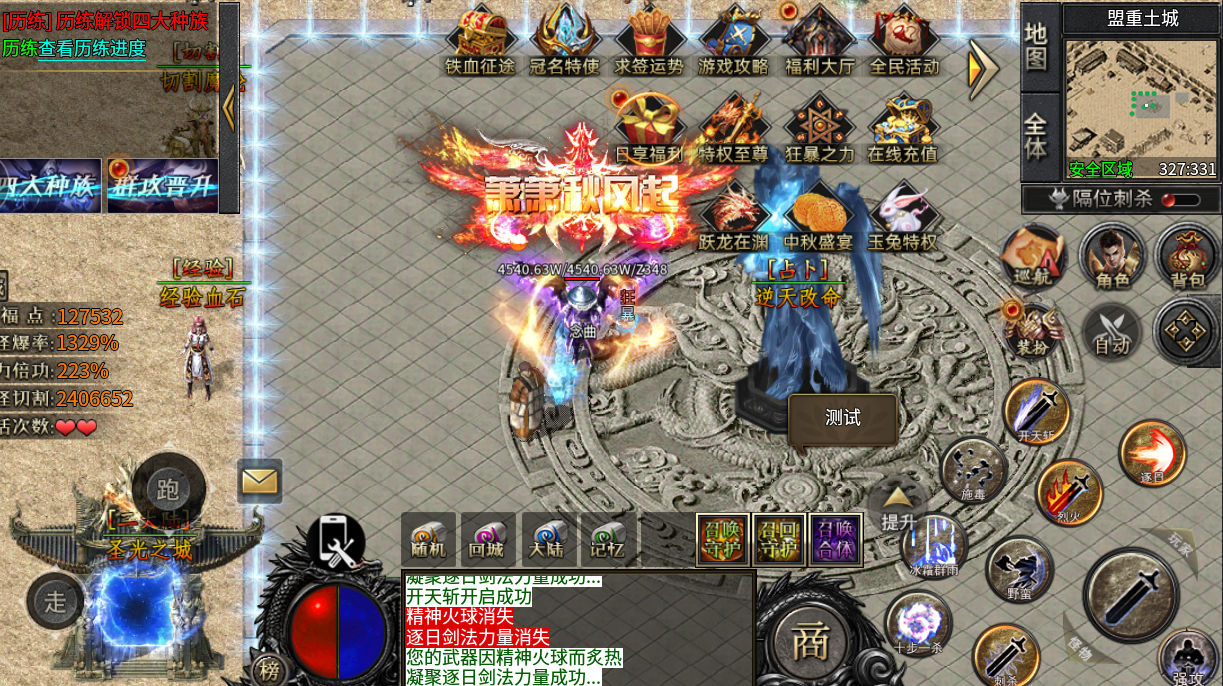Enable 自动 auto-combat mode
The image size is (1223, 686).
[x=1112, y=331]
